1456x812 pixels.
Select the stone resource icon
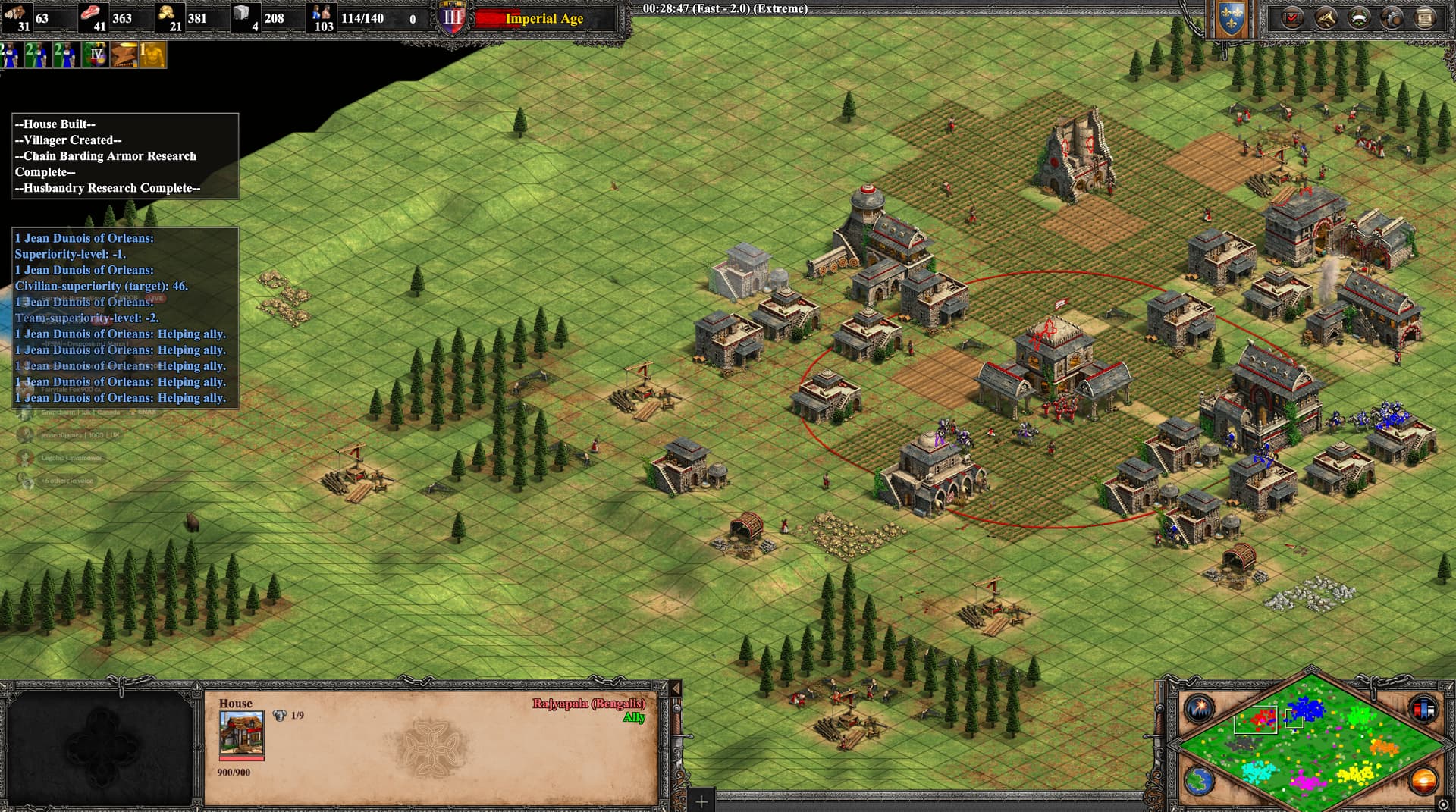pos(242,14)
